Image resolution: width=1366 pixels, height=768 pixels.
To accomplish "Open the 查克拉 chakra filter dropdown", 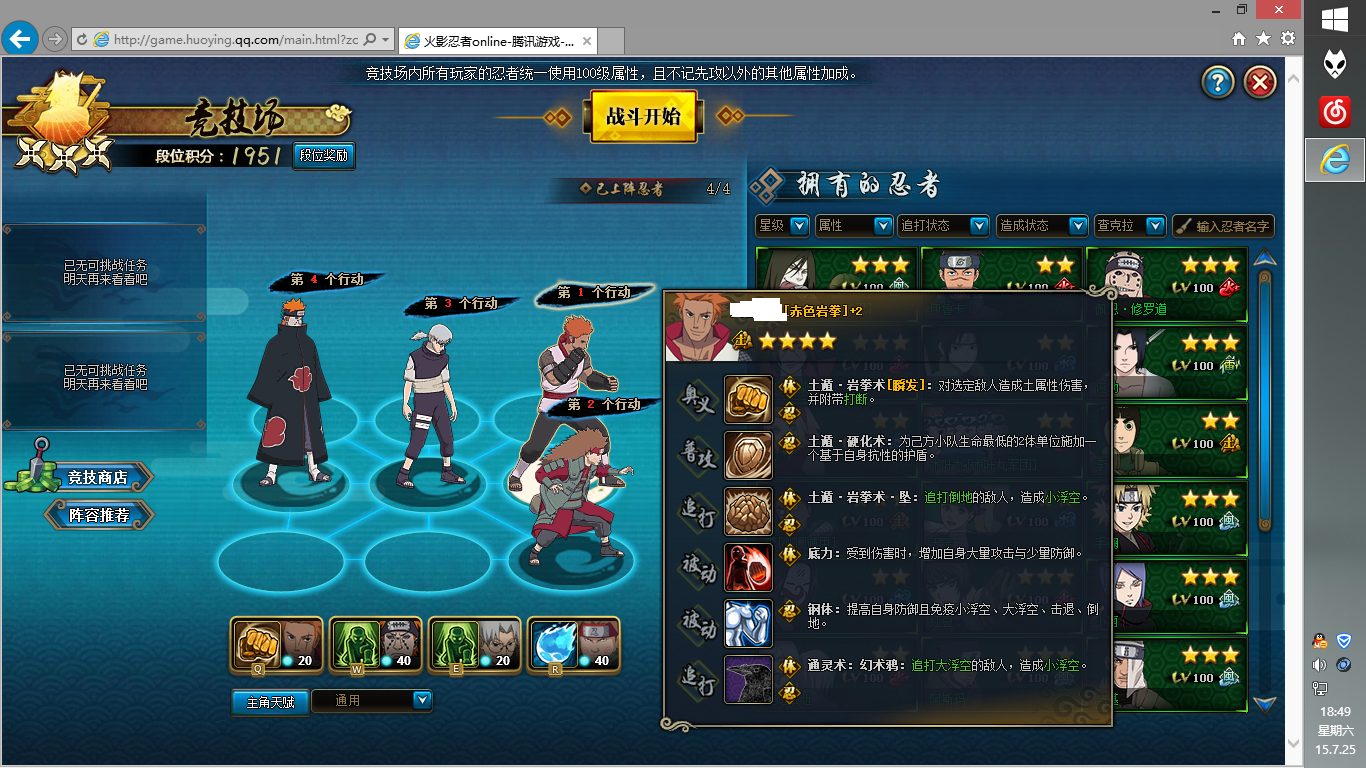I will click(1129, 226).
